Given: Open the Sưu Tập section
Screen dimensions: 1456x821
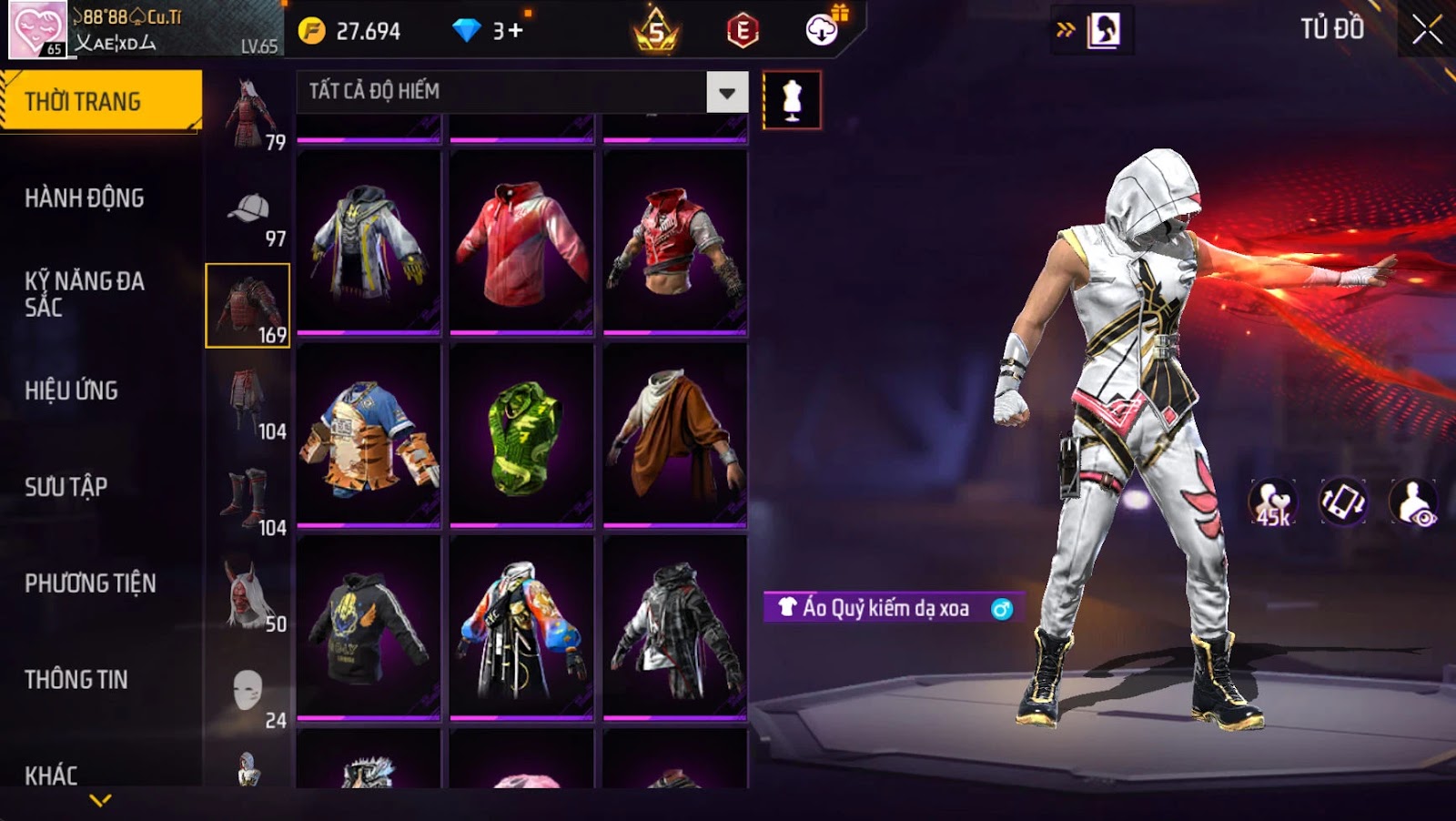Looking at the screenshot, I should click(x=66, y=487).
